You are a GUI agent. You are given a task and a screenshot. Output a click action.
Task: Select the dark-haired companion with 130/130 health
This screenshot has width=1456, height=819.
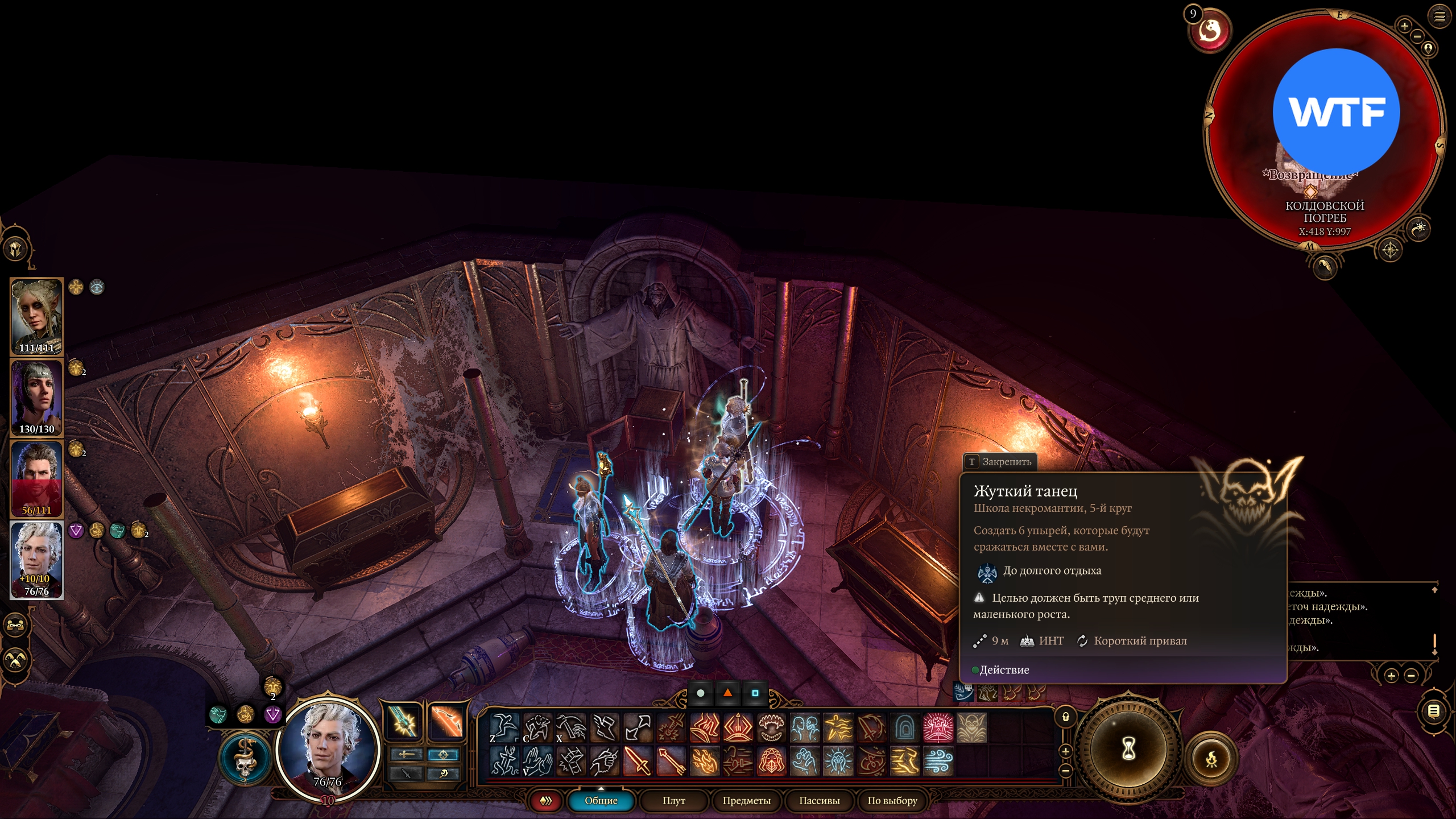click(x=36, y=397)
